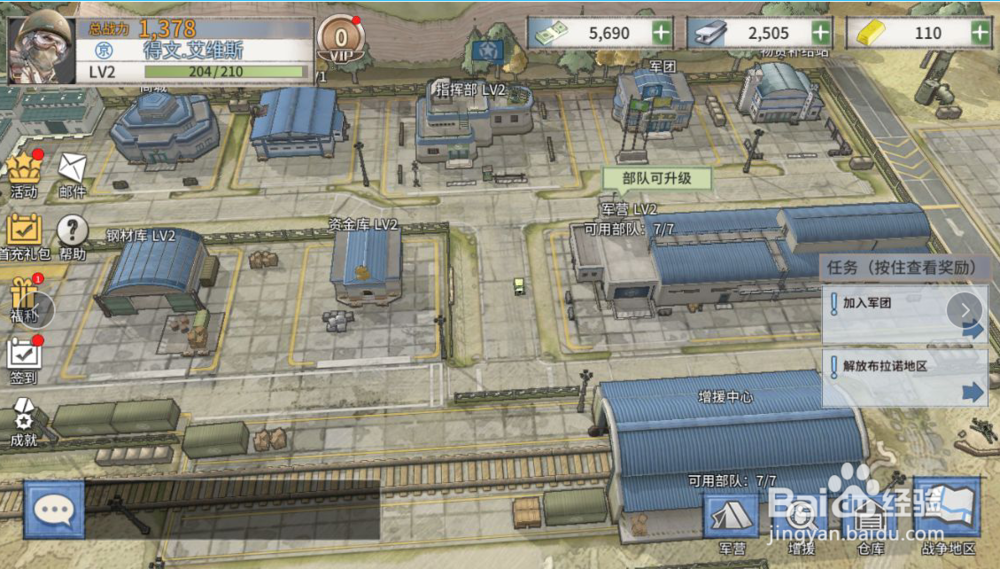Add more steel with the plus button
This screenshot has width=1000, height=569.
pos(821,32)
